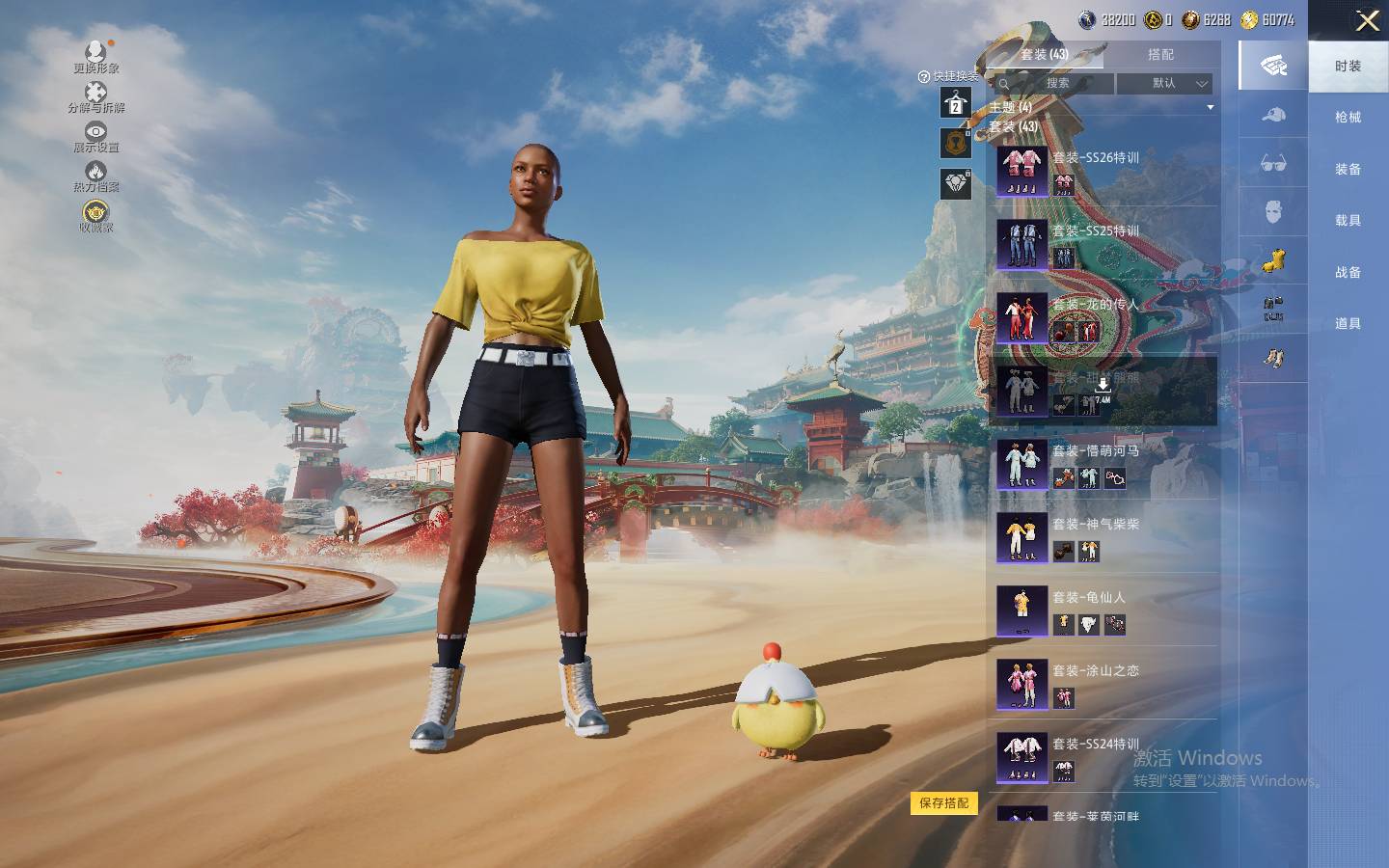Open the 默认 sort dropdown
Screen dimensions: 1389x868
click(1164, 84)
